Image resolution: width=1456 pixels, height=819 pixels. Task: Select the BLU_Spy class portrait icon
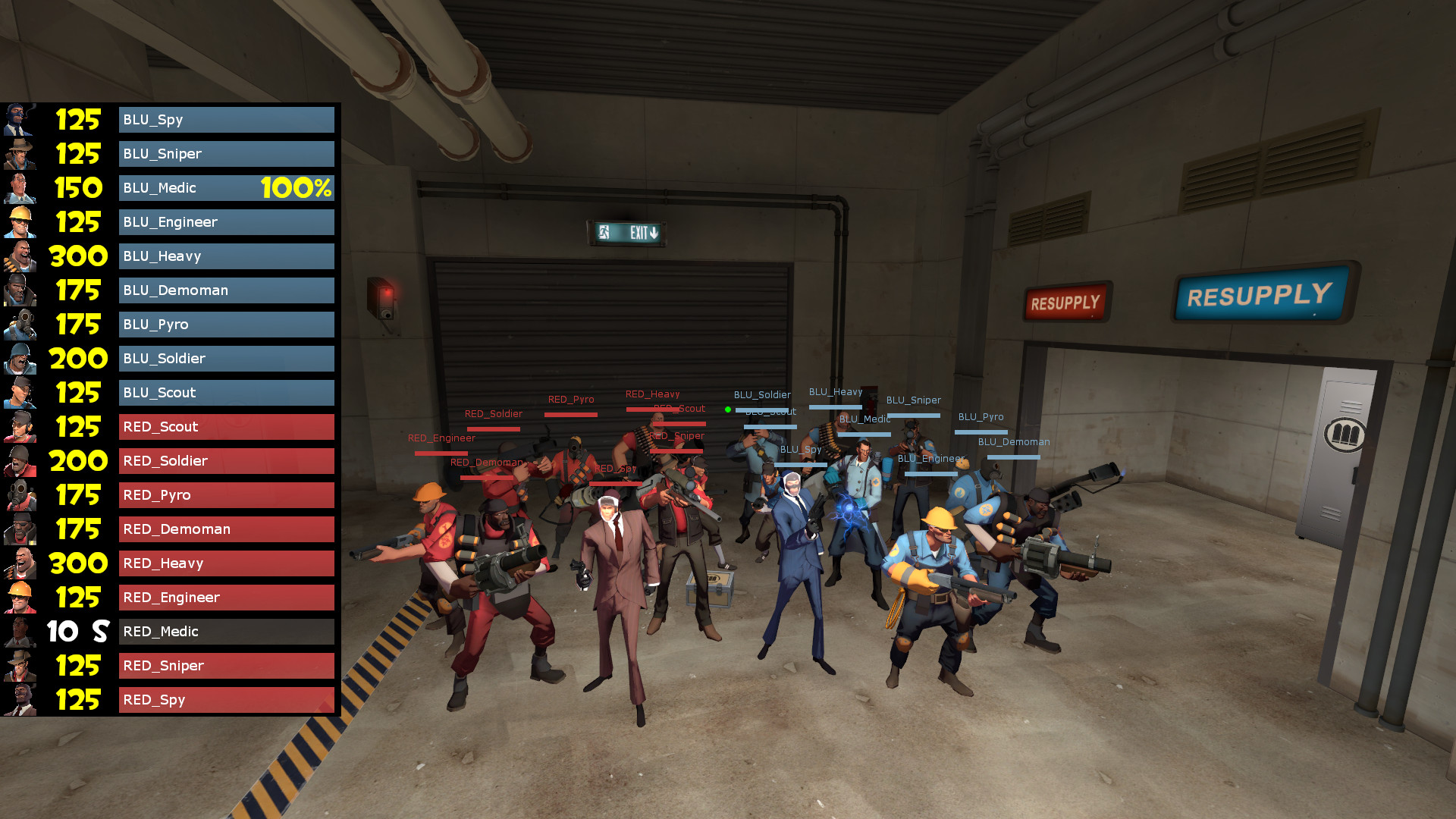pos(20,119)
